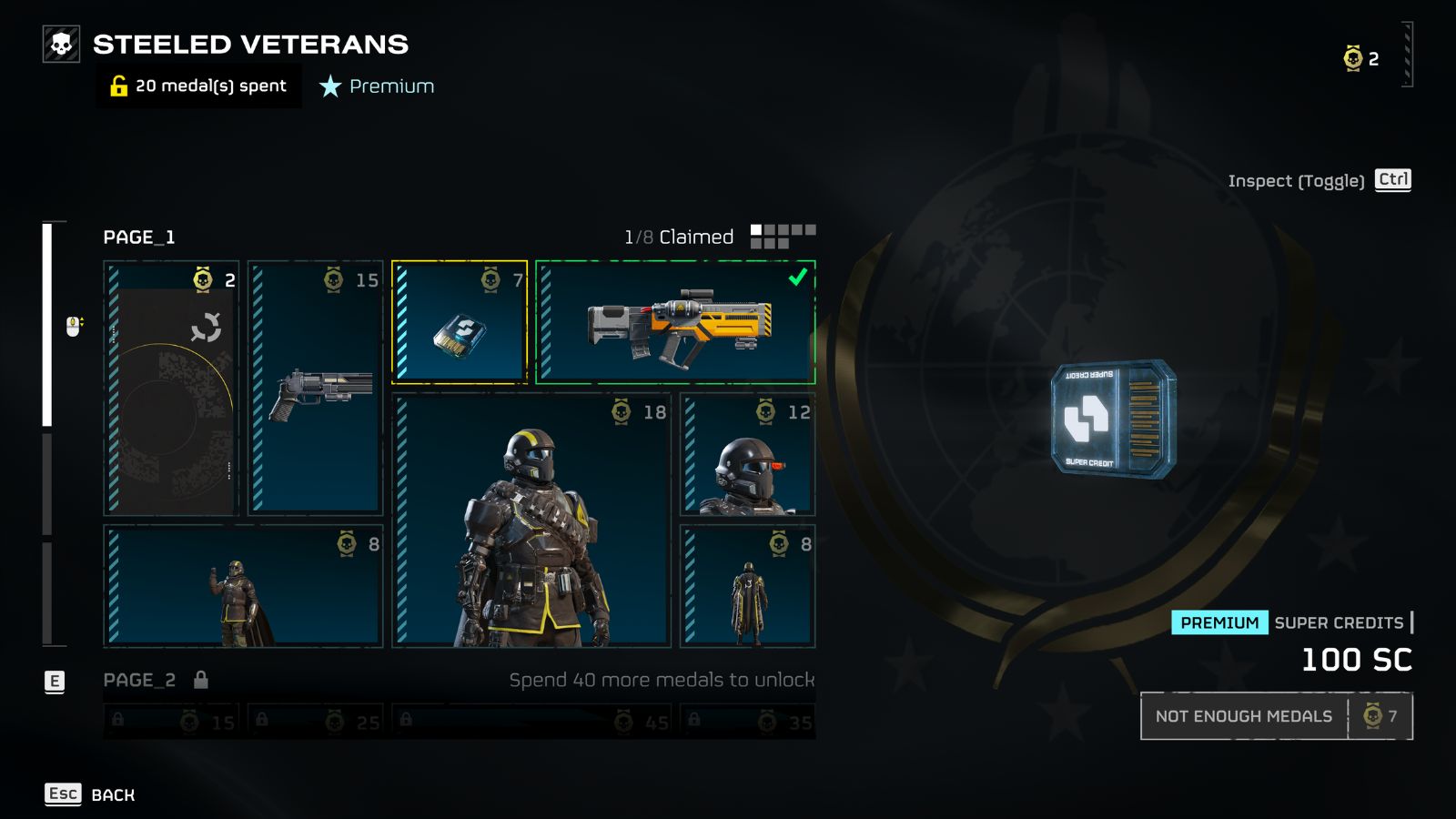
Task: Select the 2-medal loading item tile
Action: (x=171, y=388)
